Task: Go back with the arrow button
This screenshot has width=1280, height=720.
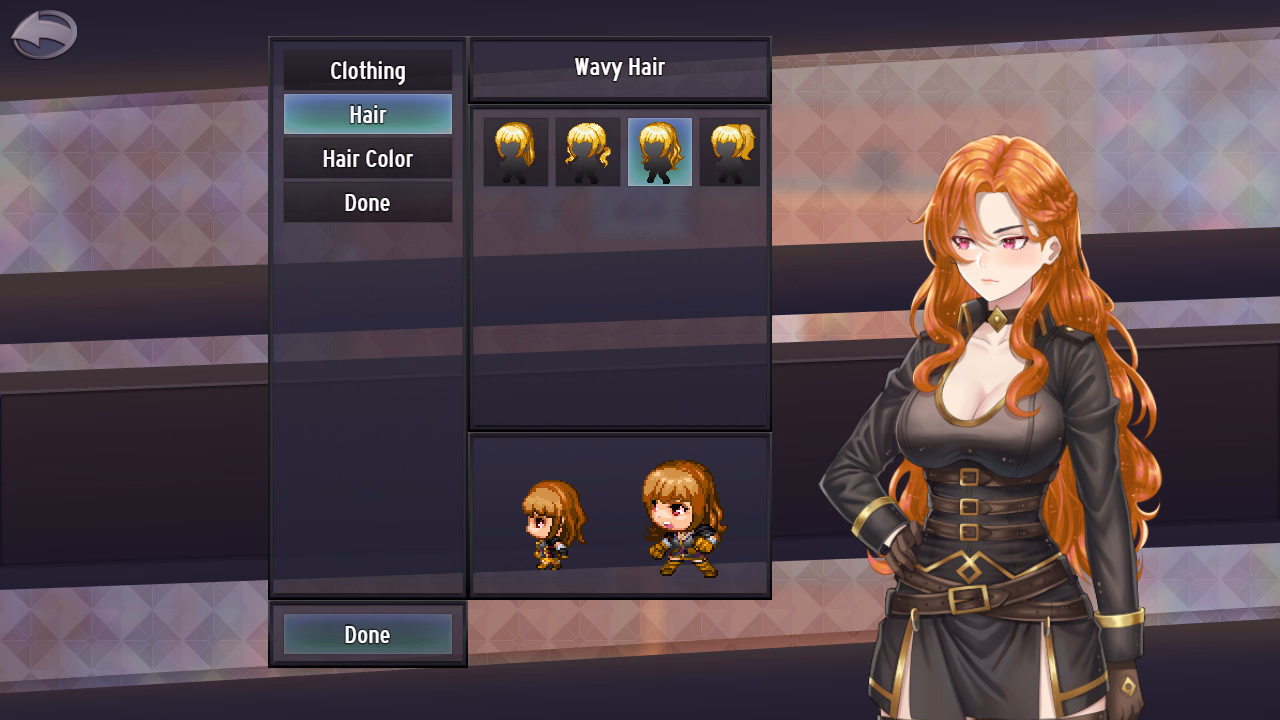Action: (x=44, y=35)
